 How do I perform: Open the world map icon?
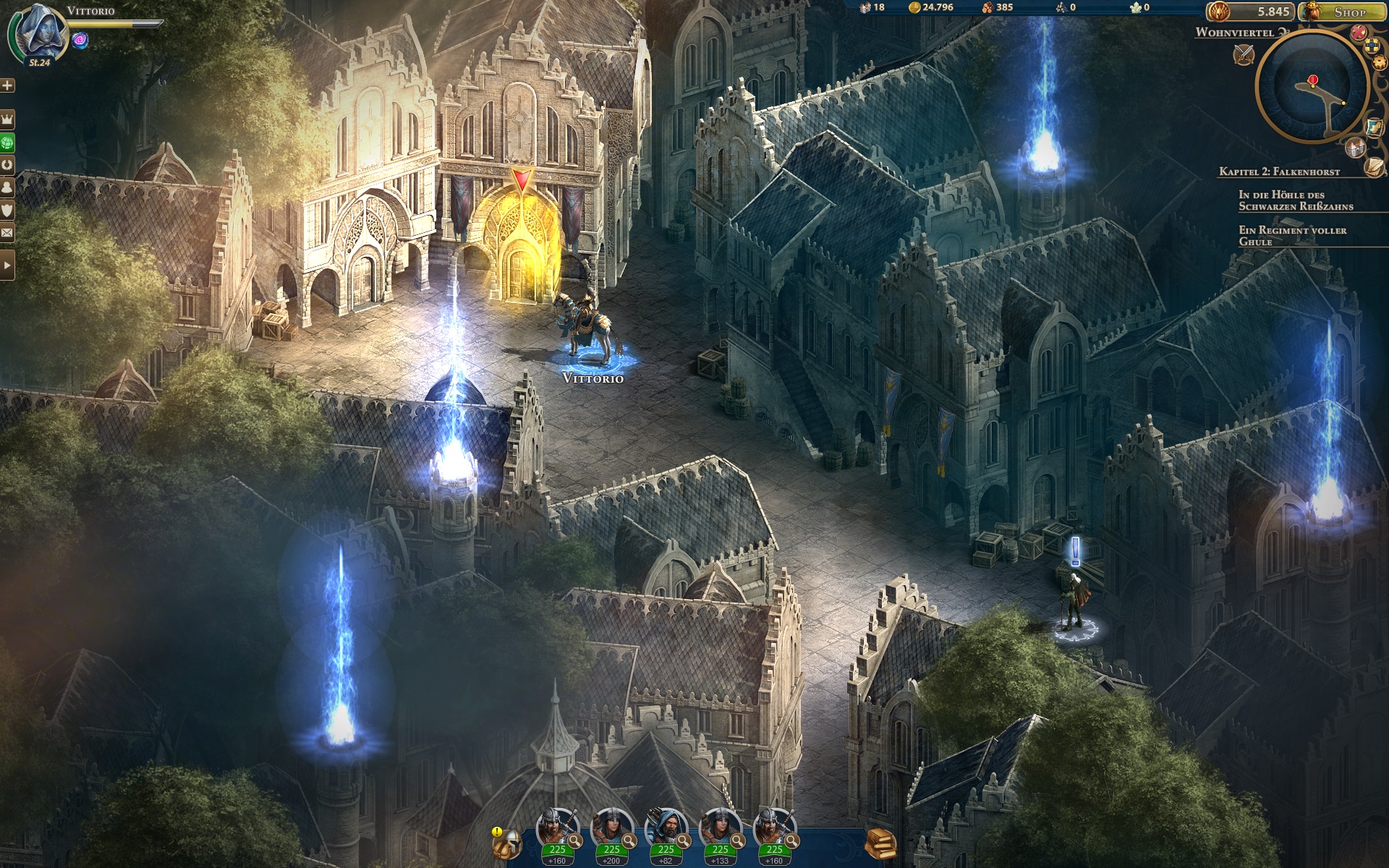[1374, 127]
